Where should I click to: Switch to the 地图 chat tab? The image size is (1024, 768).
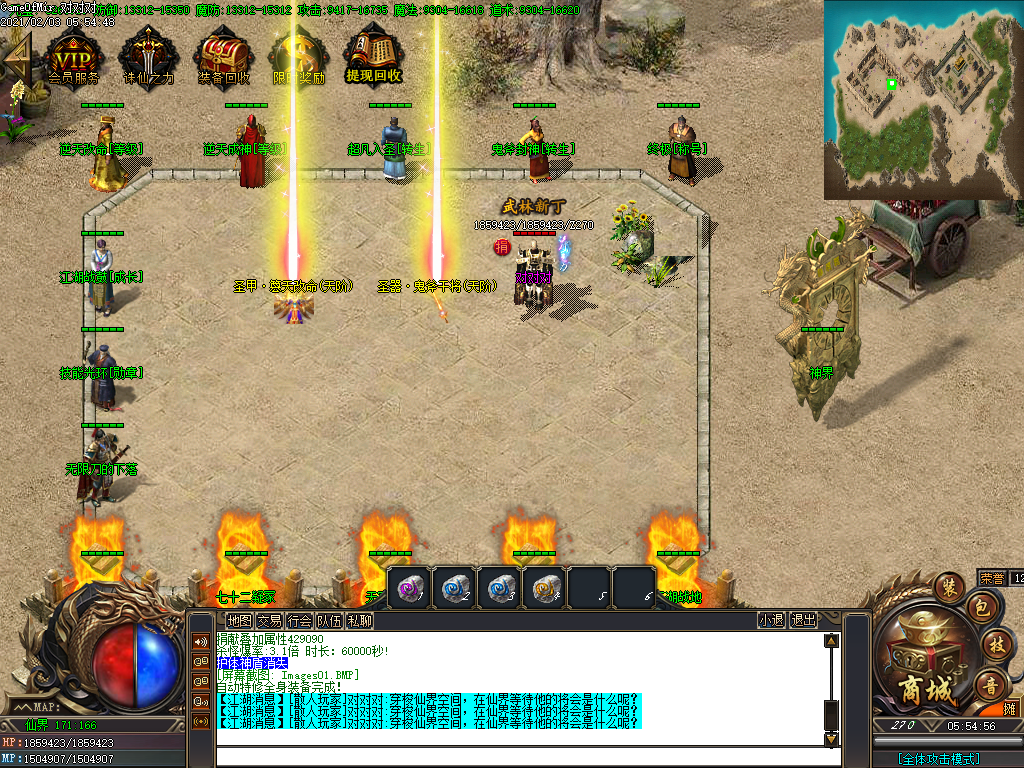pyautogui.click(x=239, y=620)
